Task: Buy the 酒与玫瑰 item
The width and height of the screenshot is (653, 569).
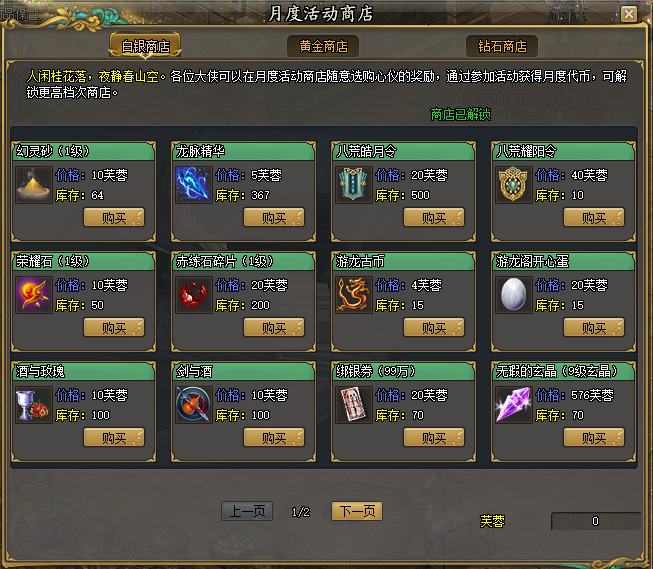Action: (113, 437)
